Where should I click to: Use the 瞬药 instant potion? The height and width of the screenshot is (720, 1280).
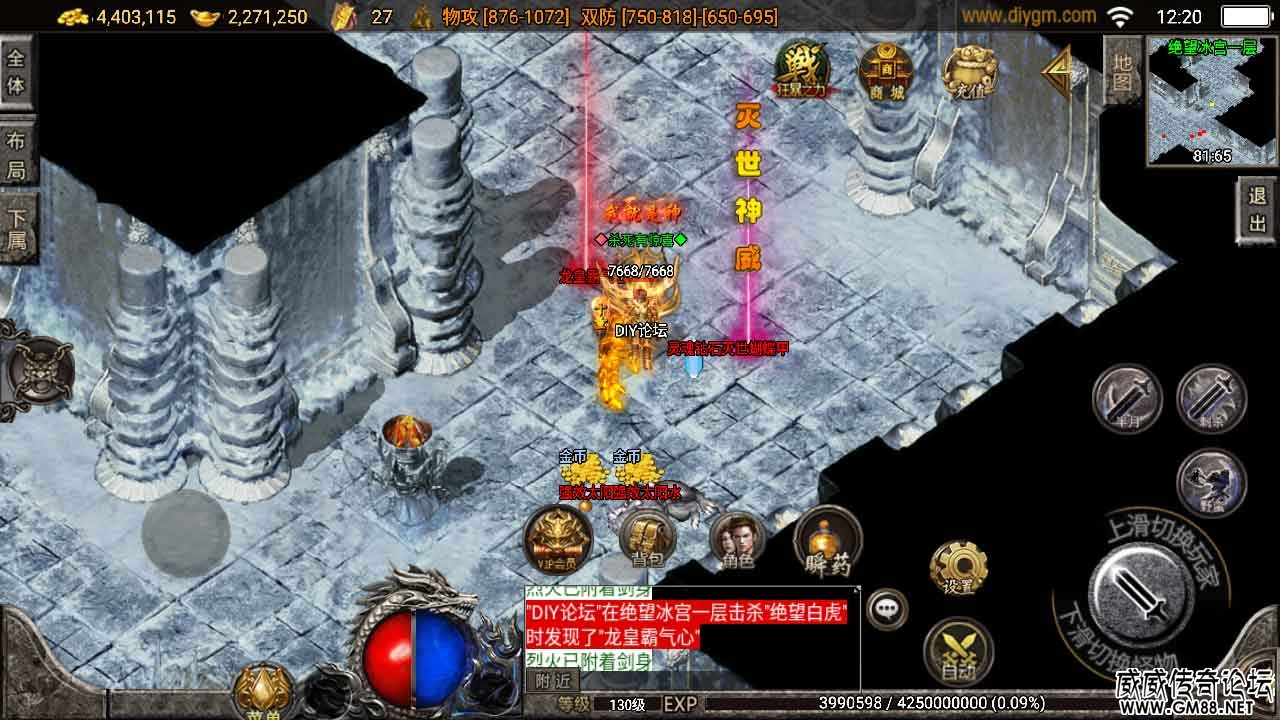tap(828, 541)
